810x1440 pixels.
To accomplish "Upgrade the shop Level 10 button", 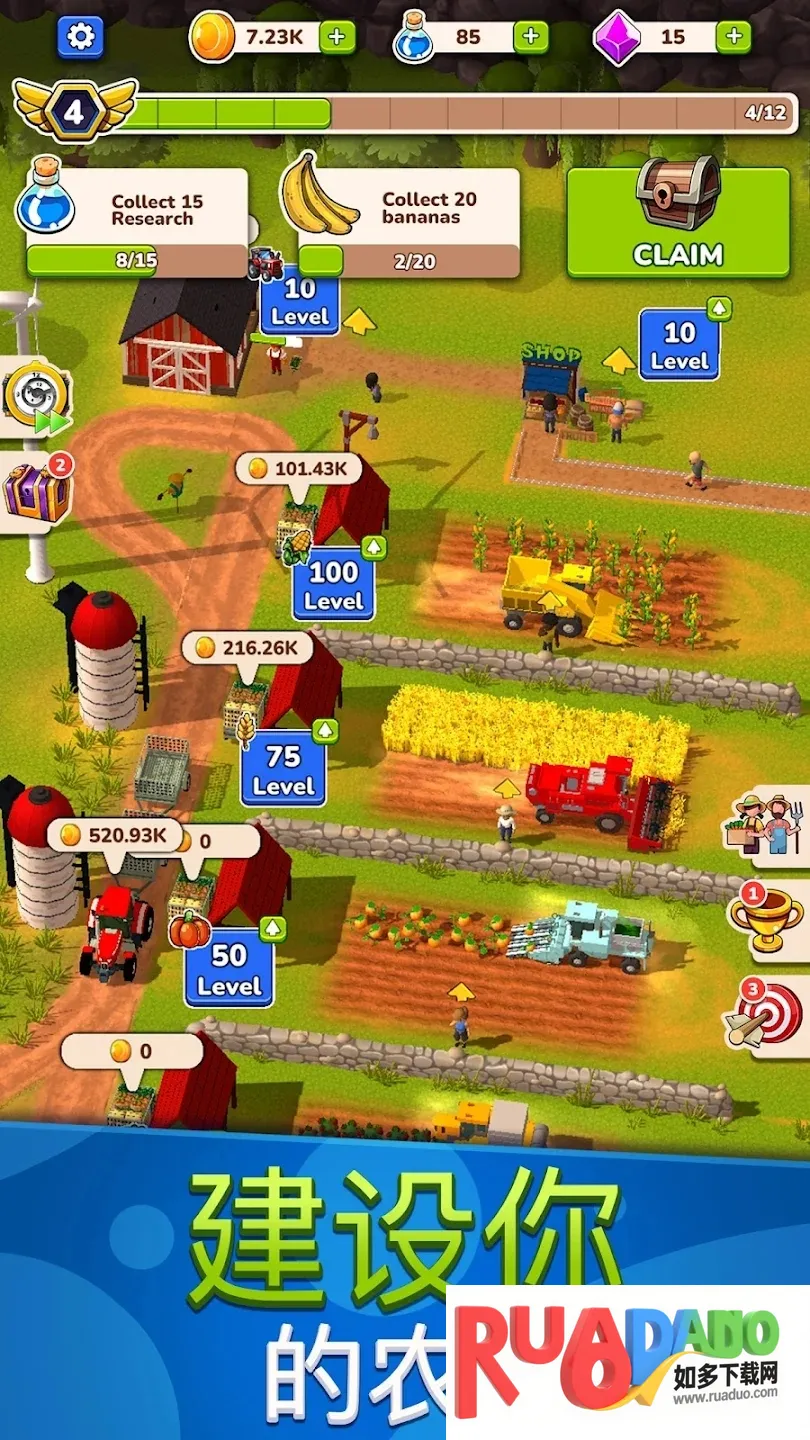I will (679, 344).
